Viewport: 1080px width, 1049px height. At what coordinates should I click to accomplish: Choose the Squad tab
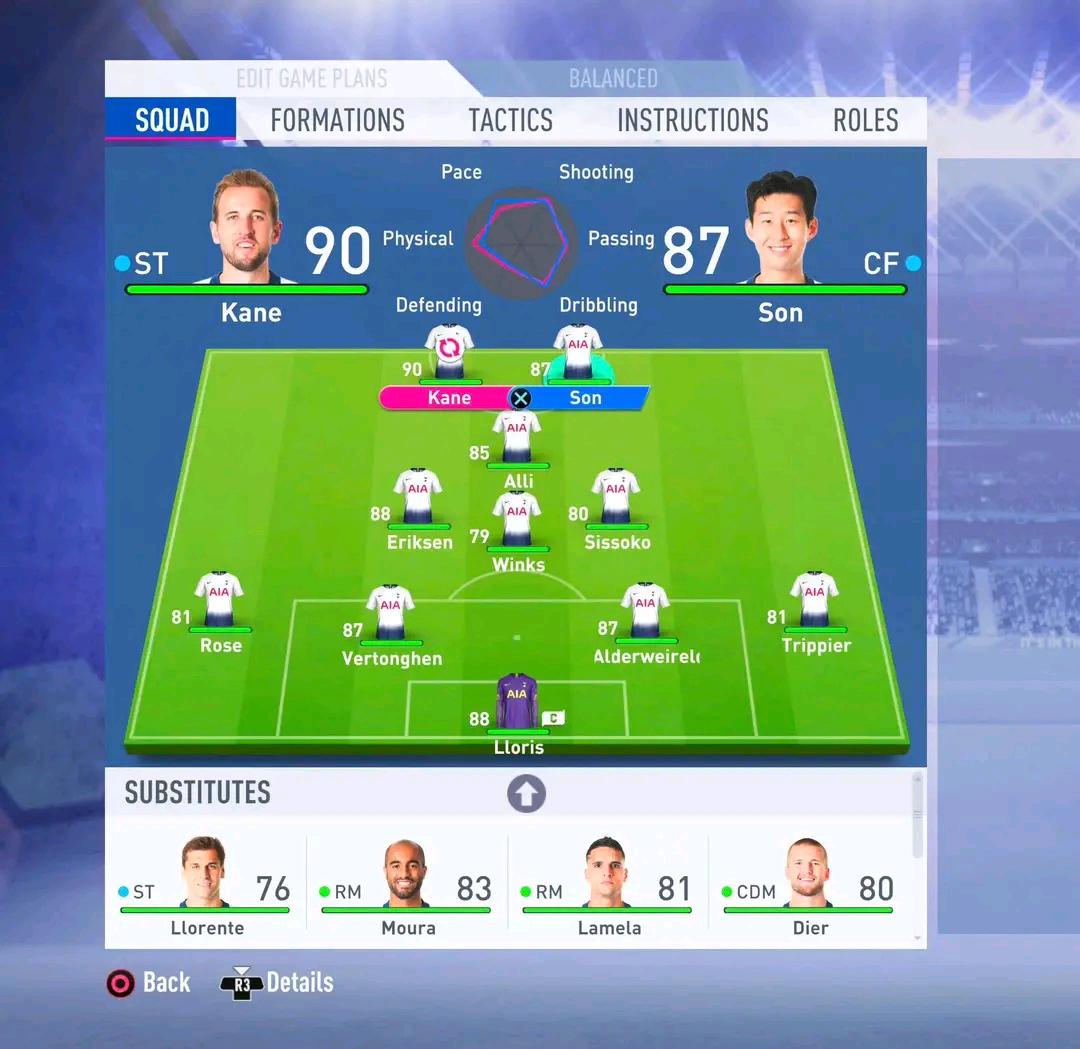171,121
